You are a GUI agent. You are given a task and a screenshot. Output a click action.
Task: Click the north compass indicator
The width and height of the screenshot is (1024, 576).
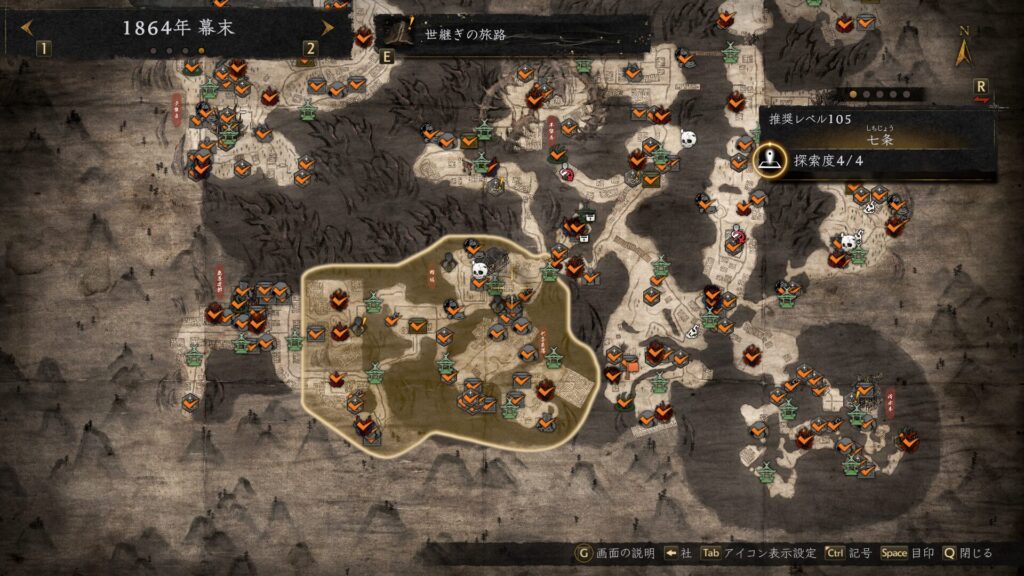click(966, 47)
